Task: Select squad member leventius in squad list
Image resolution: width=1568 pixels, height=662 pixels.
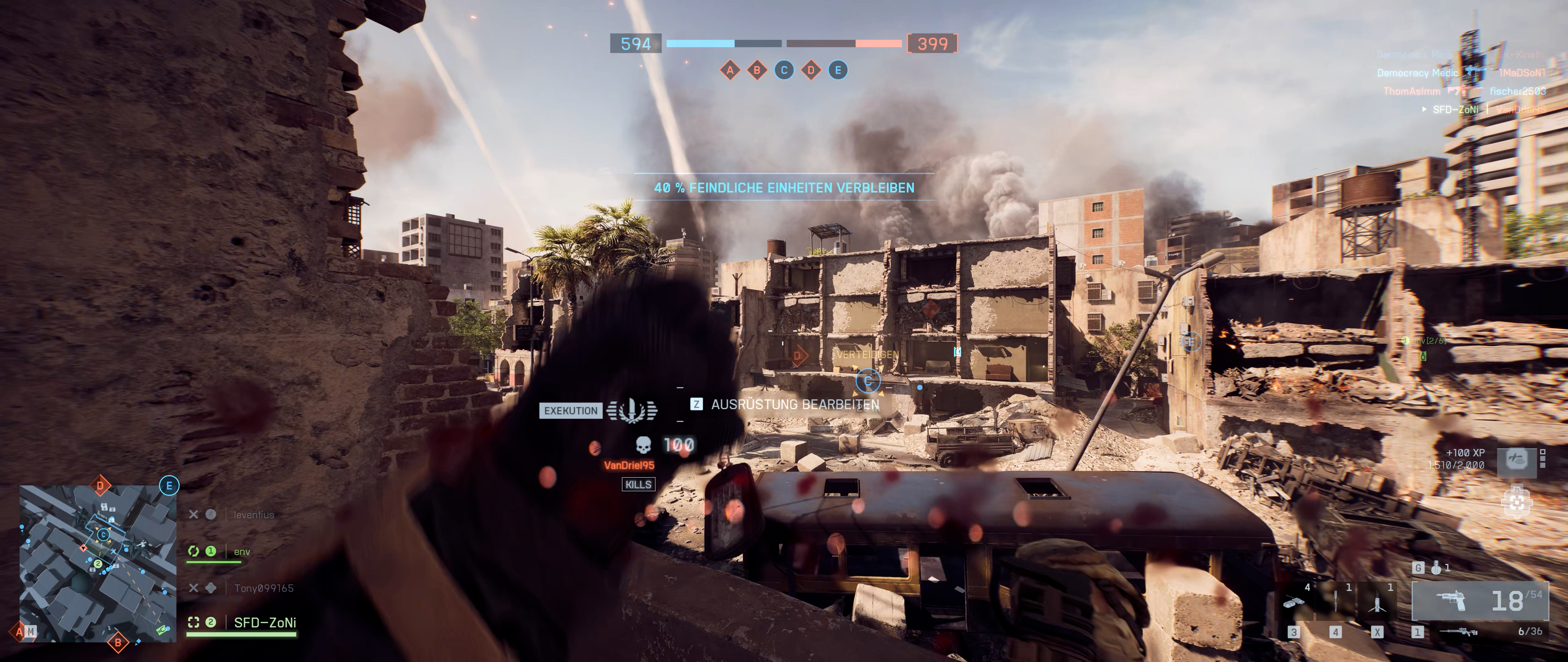Action: pyautogui.click(x=253, y=515)
